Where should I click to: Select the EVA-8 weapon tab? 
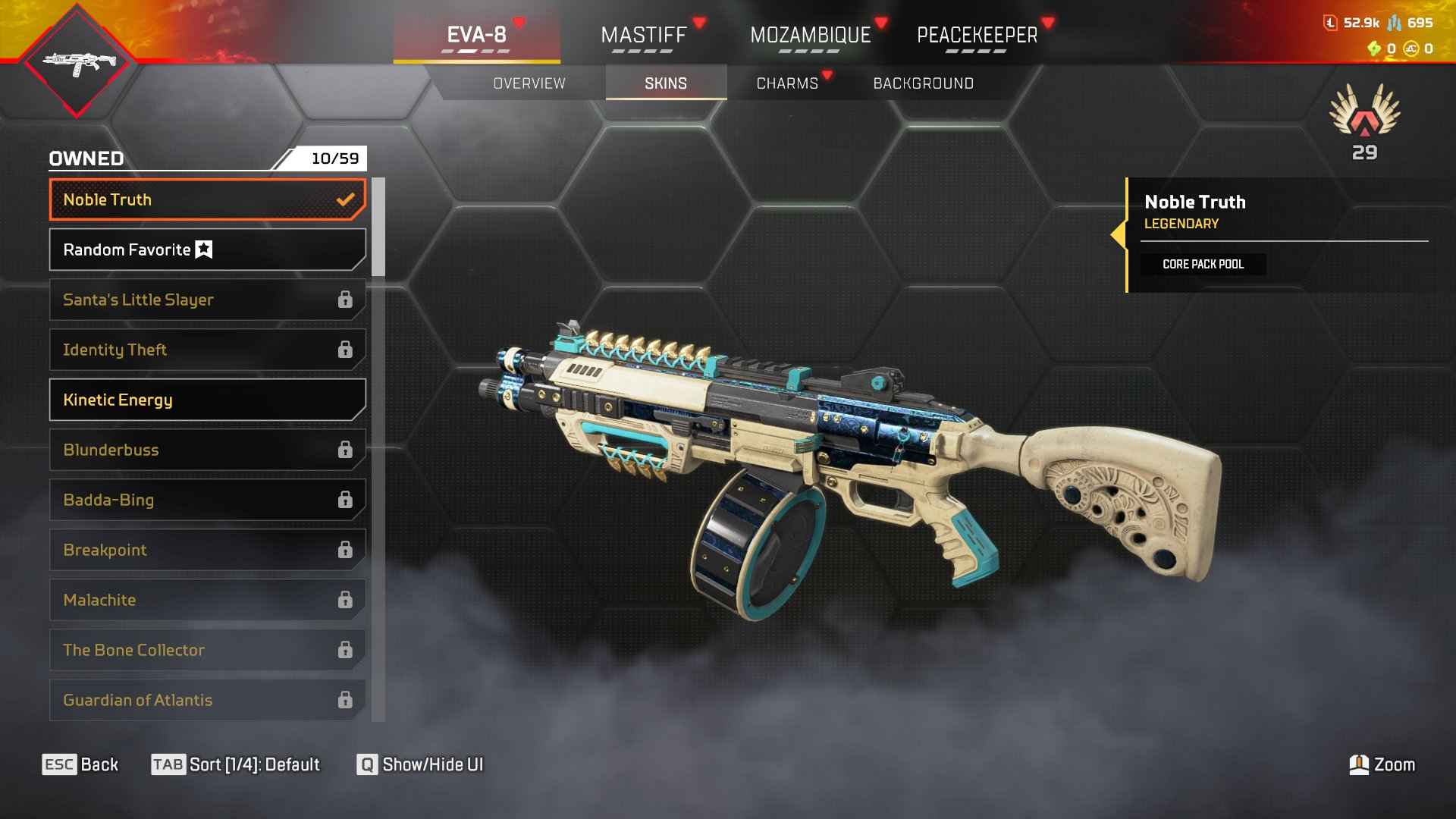coord(476,35)
